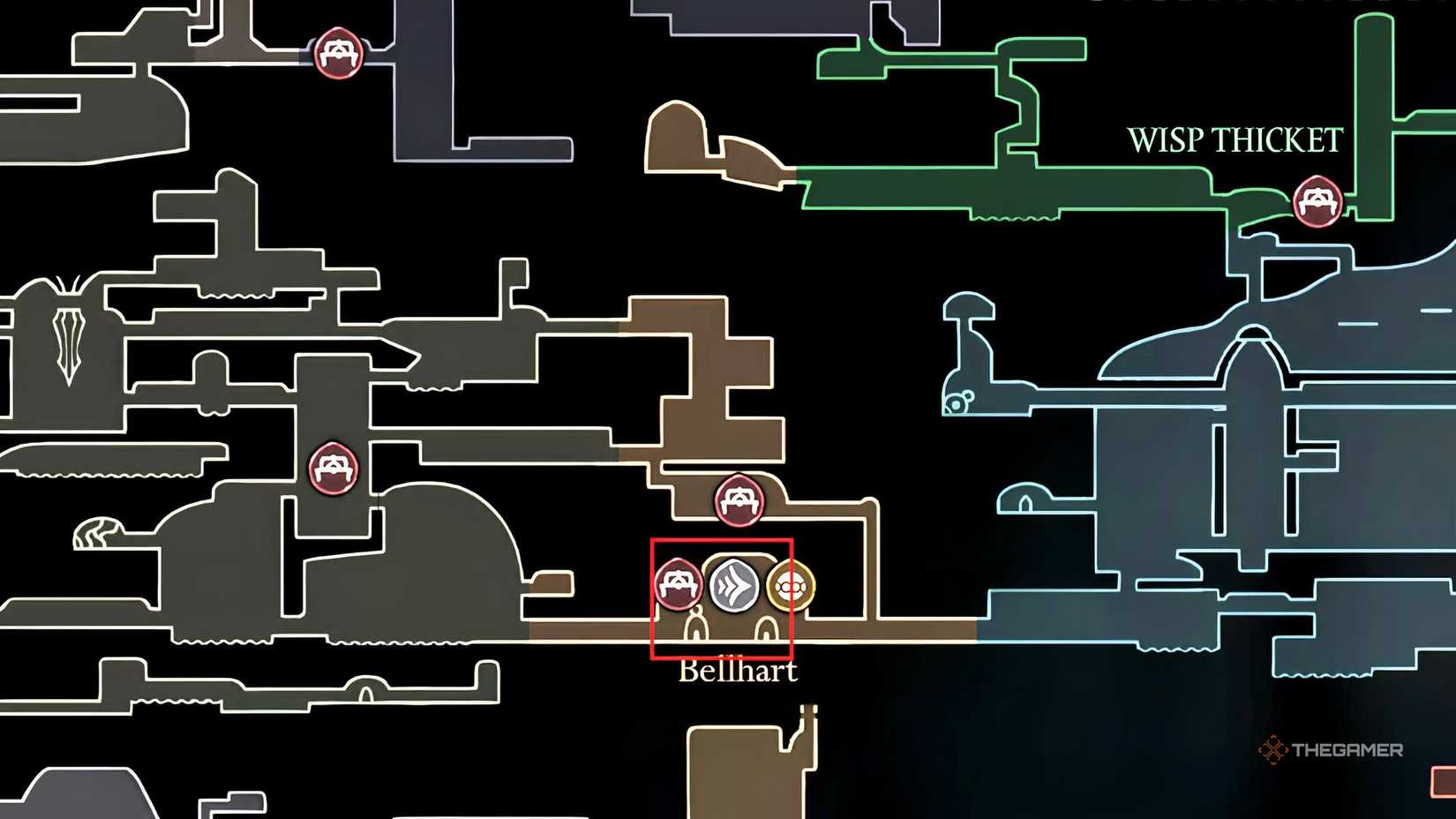
Task: Click the small circular marker in the blue eastern region
Action: pos(957,404)
